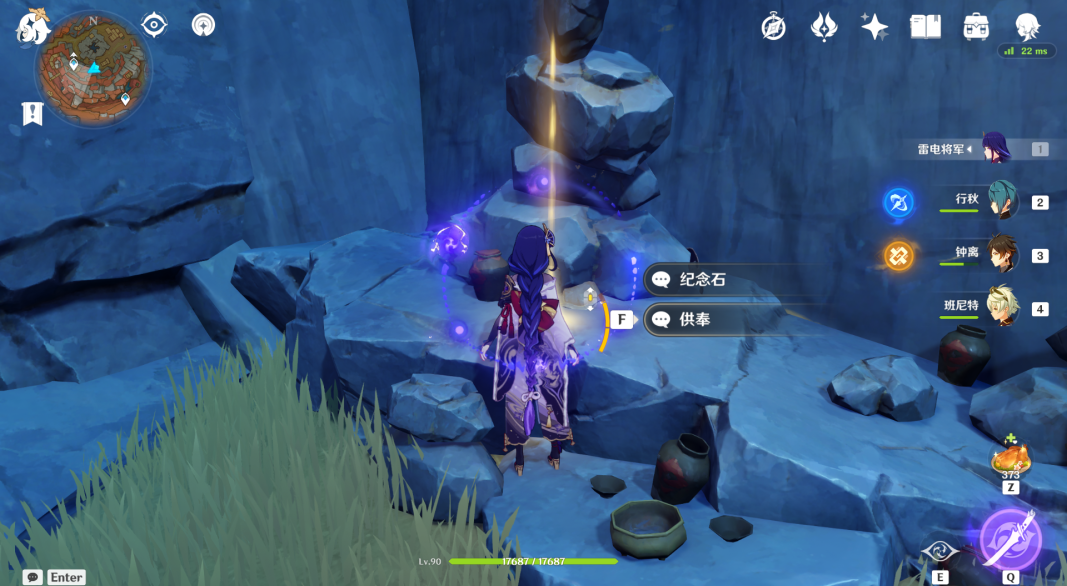Choose the 供奉 interaction option
1067x586 pixels.
(694, 320)
